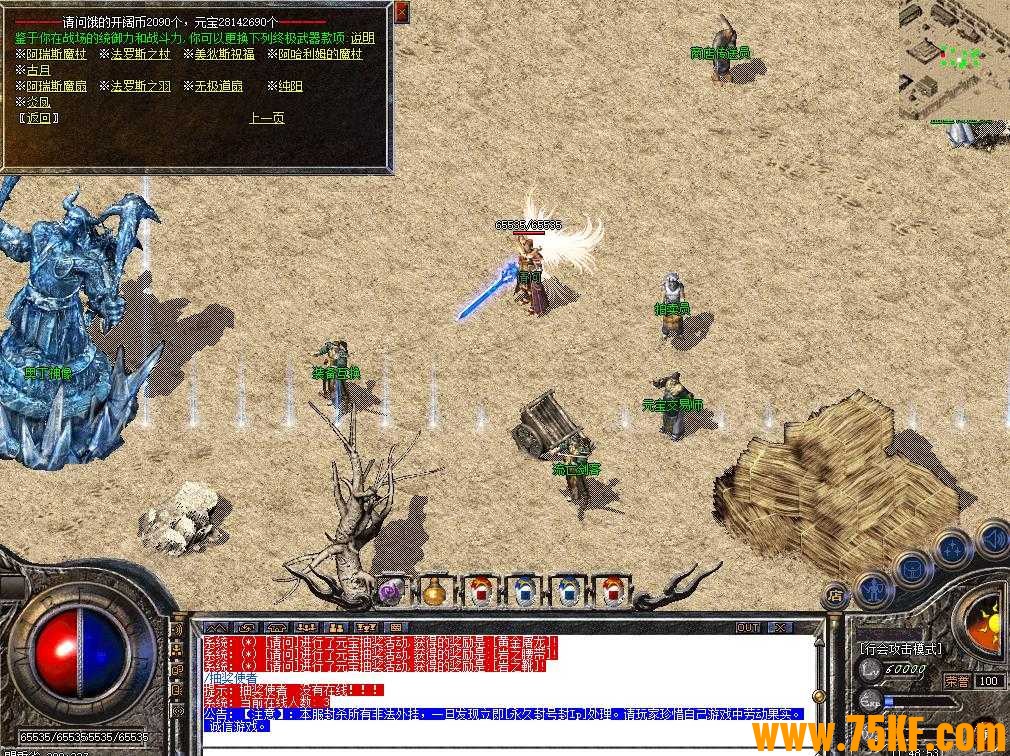Select the 法罗斯之杖 weapon link
The image size is (1010, 756).
pos(140,54)
